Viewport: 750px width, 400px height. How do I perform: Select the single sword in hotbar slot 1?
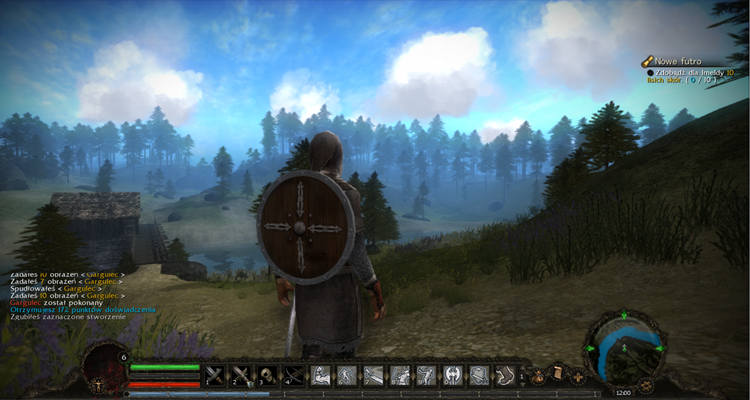pos(216,376)
